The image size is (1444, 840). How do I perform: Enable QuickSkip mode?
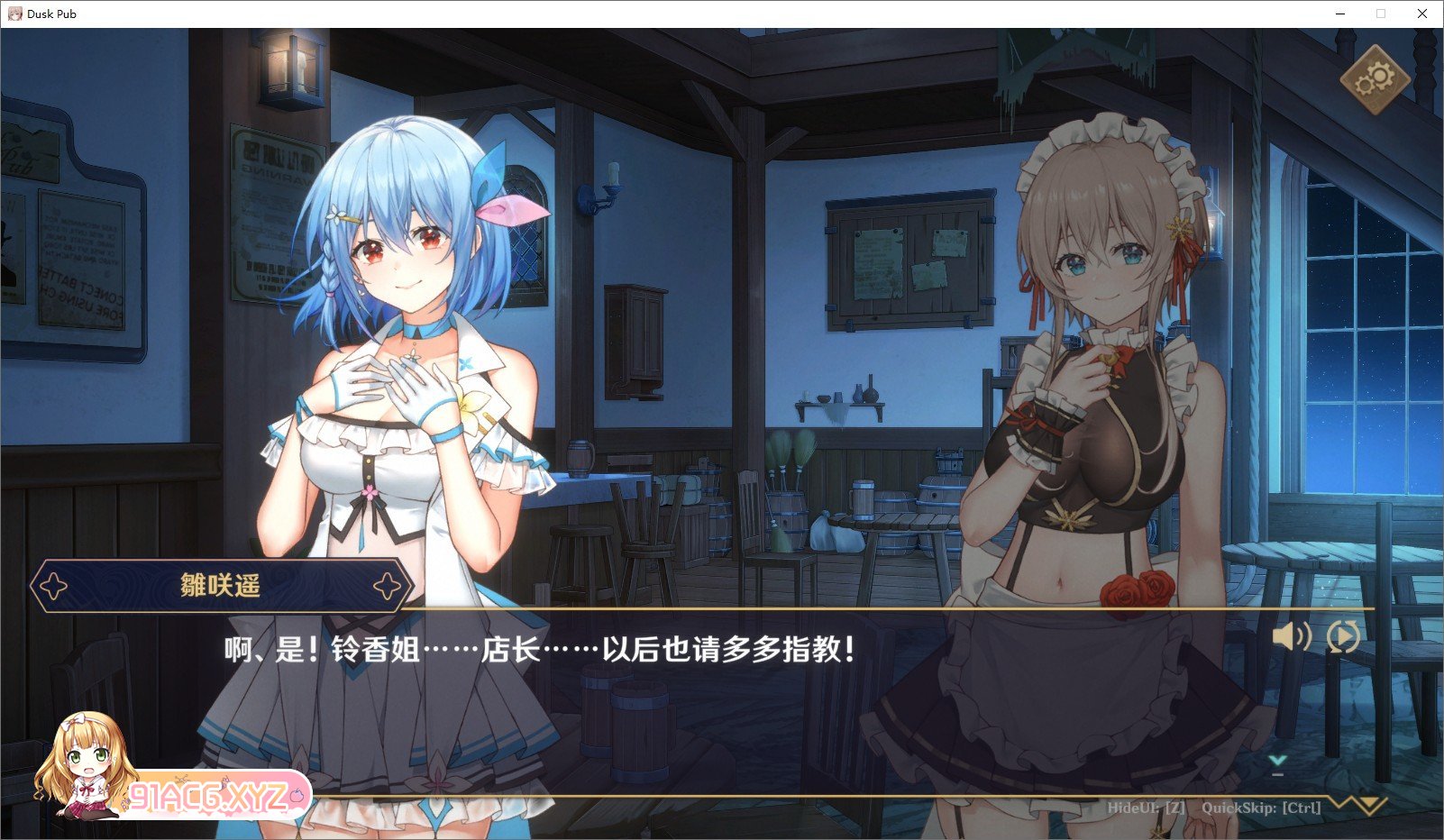coord(1262,808)
